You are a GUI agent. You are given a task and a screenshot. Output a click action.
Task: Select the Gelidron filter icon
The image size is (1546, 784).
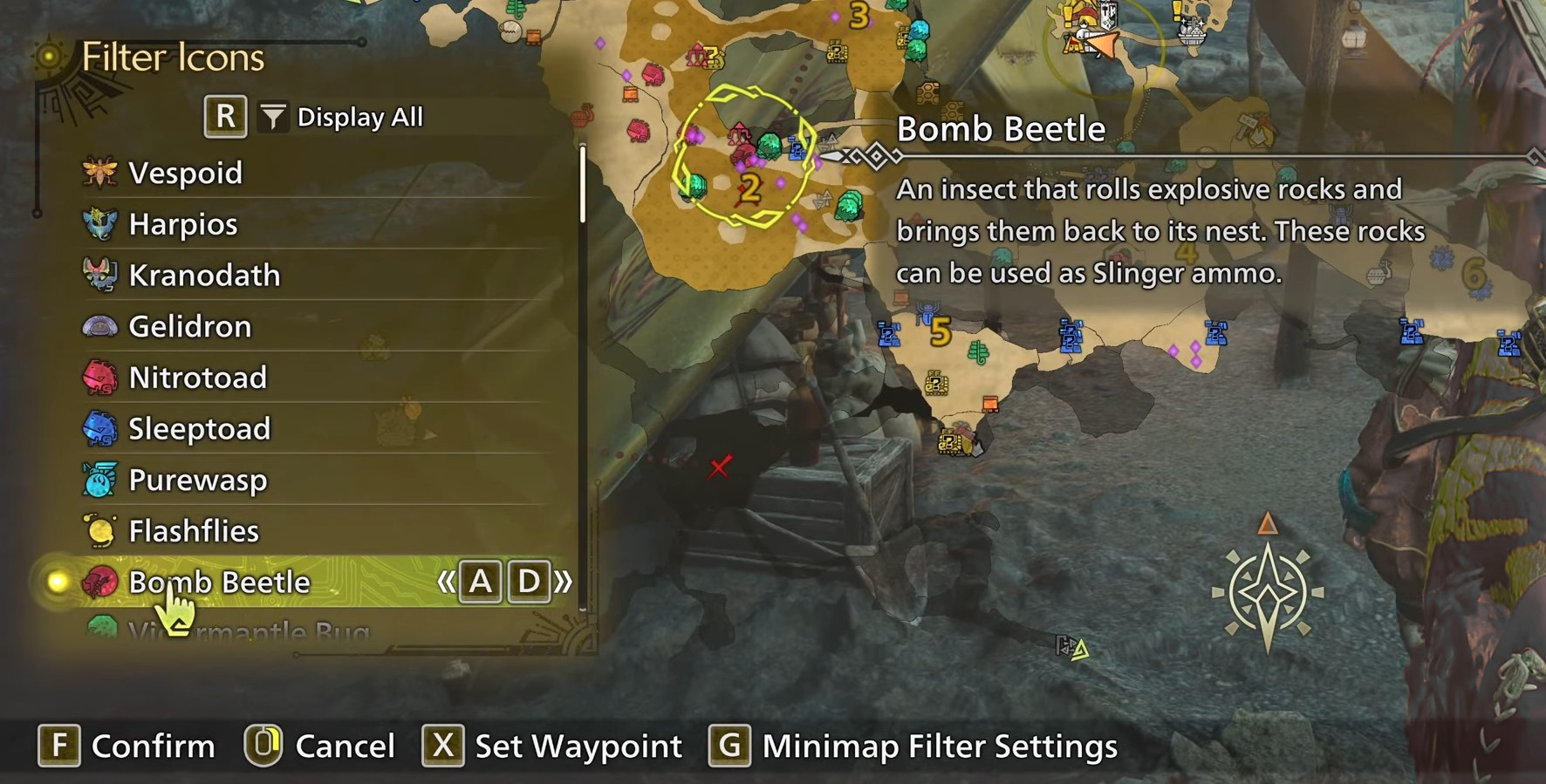click(100, 326)
